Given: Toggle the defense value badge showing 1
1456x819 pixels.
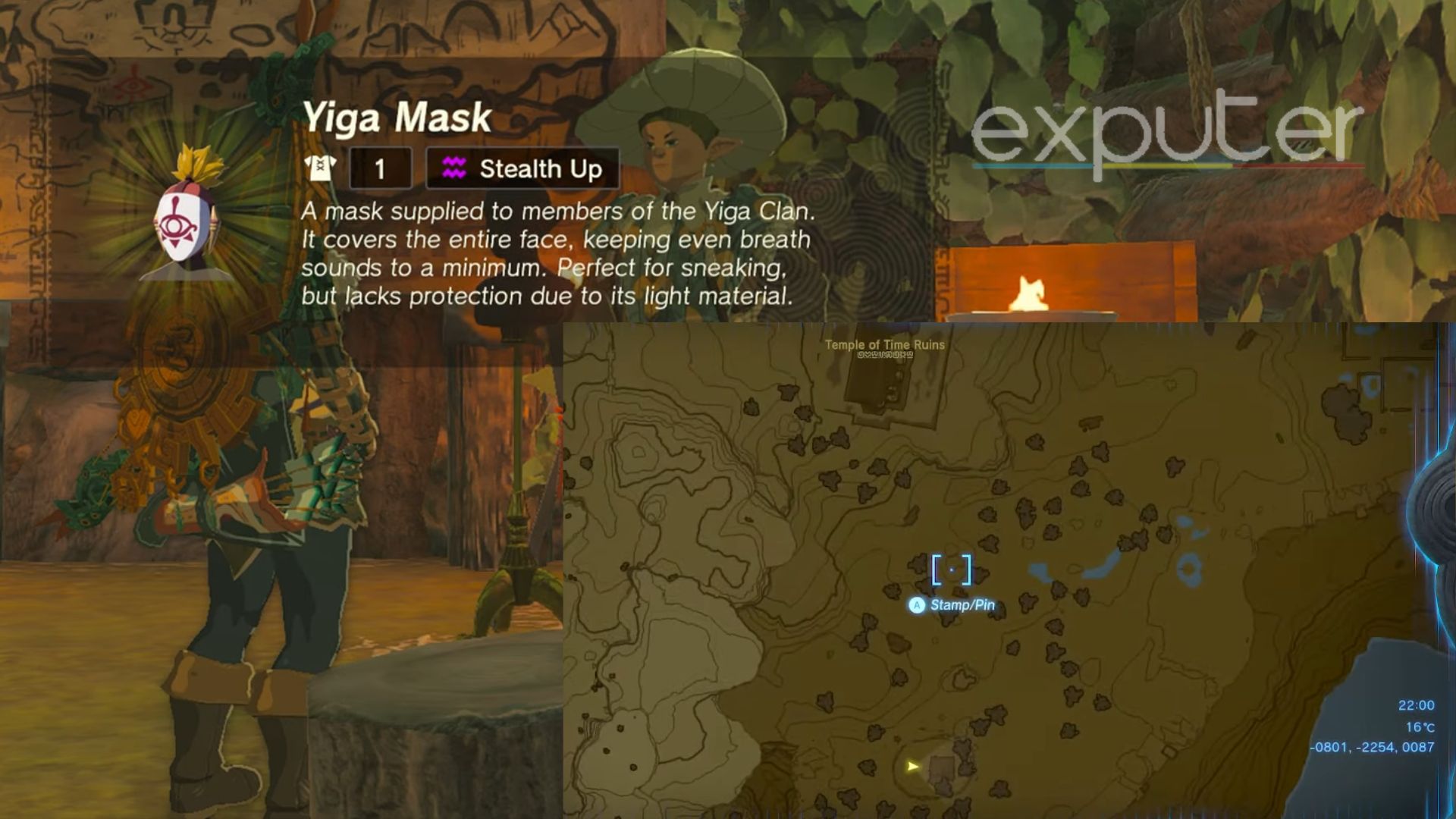Looking at the screenshot, I should 381,168.
